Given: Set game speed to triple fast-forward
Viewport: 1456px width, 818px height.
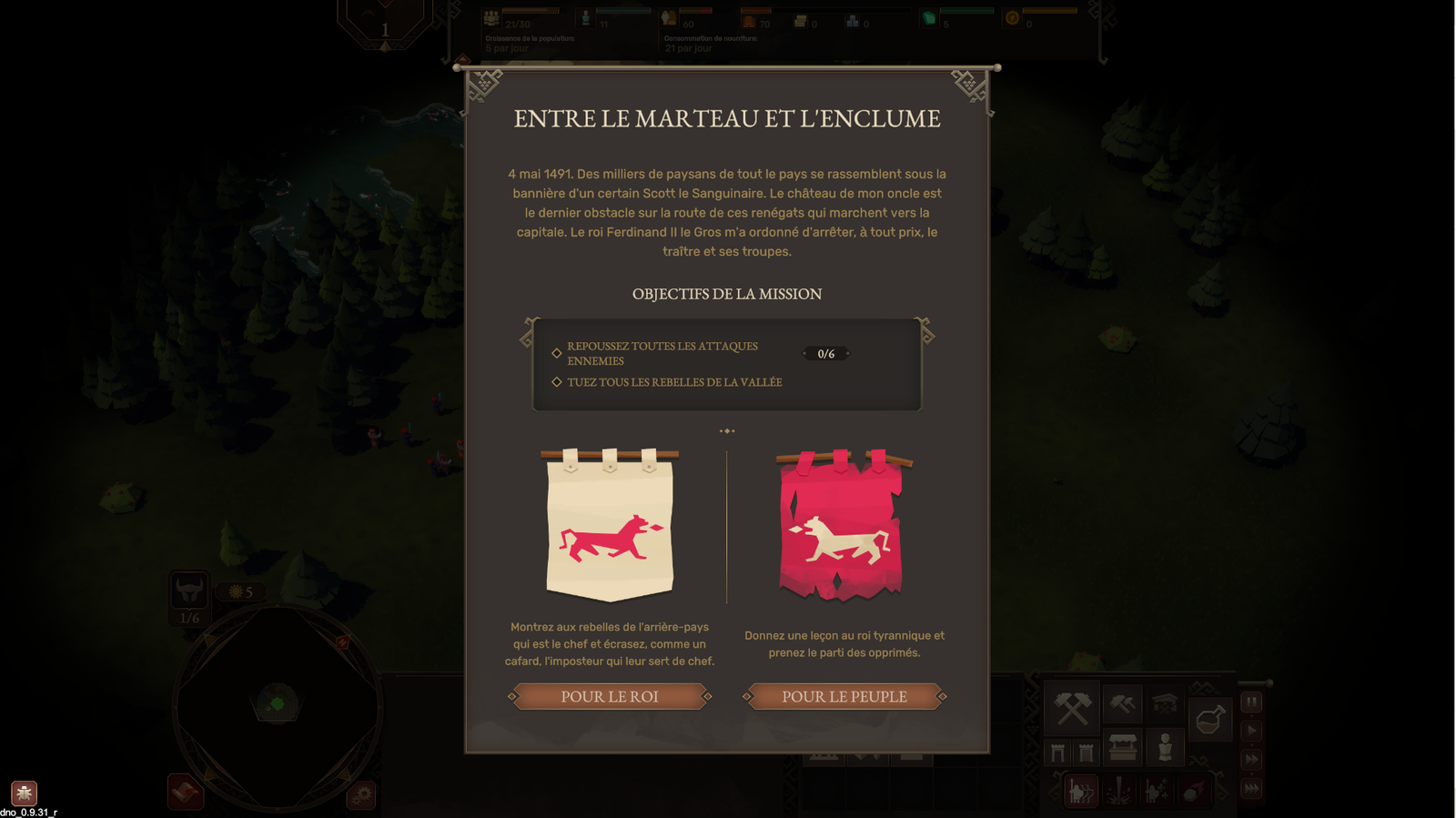Looking at the screenshot, I should click(x=1252, y=789).
